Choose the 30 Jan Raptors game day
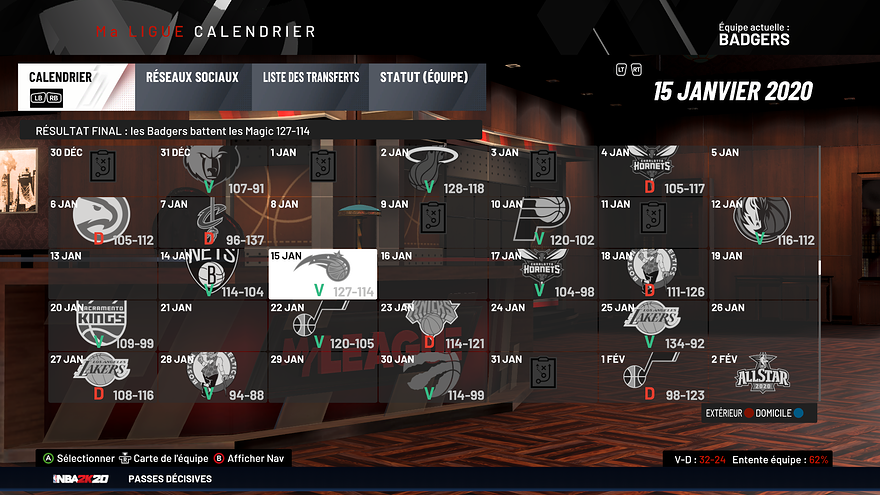The width and height of the screenshot is (880, 495). point(433,376)
